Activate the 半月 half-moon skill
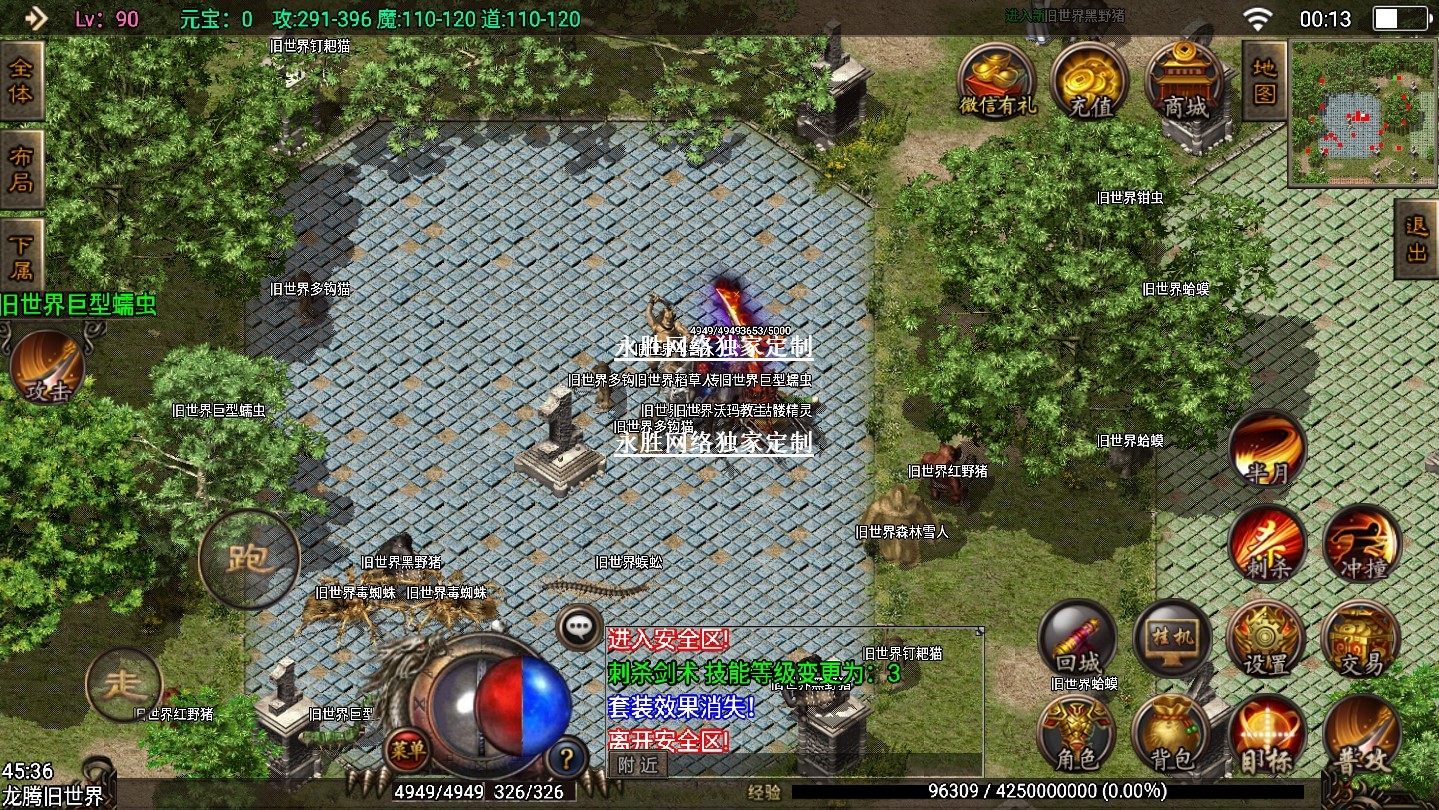Screen dimensions: 1439x810 [x=1267, y=449]
